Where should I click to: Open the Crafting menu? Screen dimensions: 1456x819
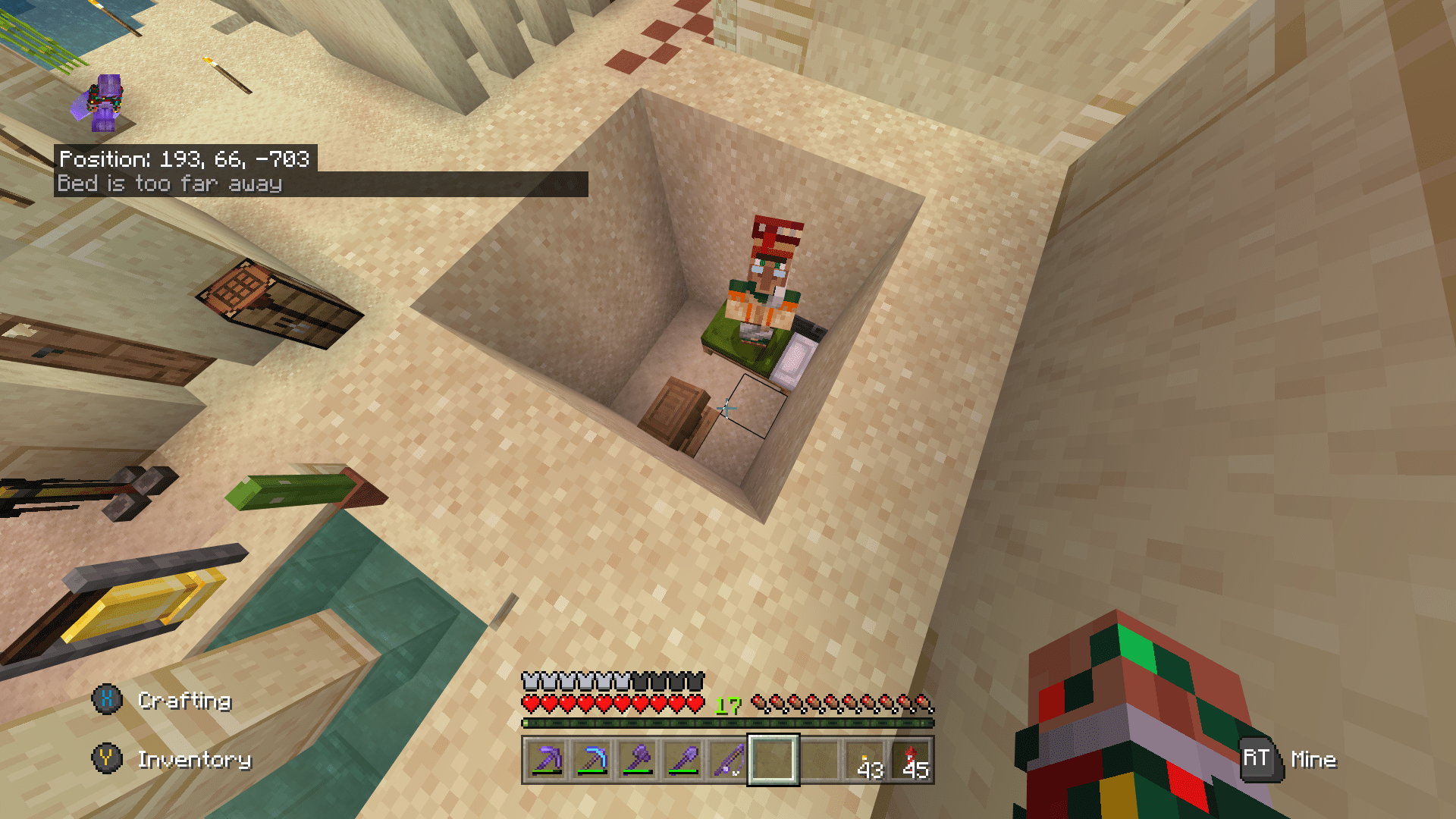(185, 701)
